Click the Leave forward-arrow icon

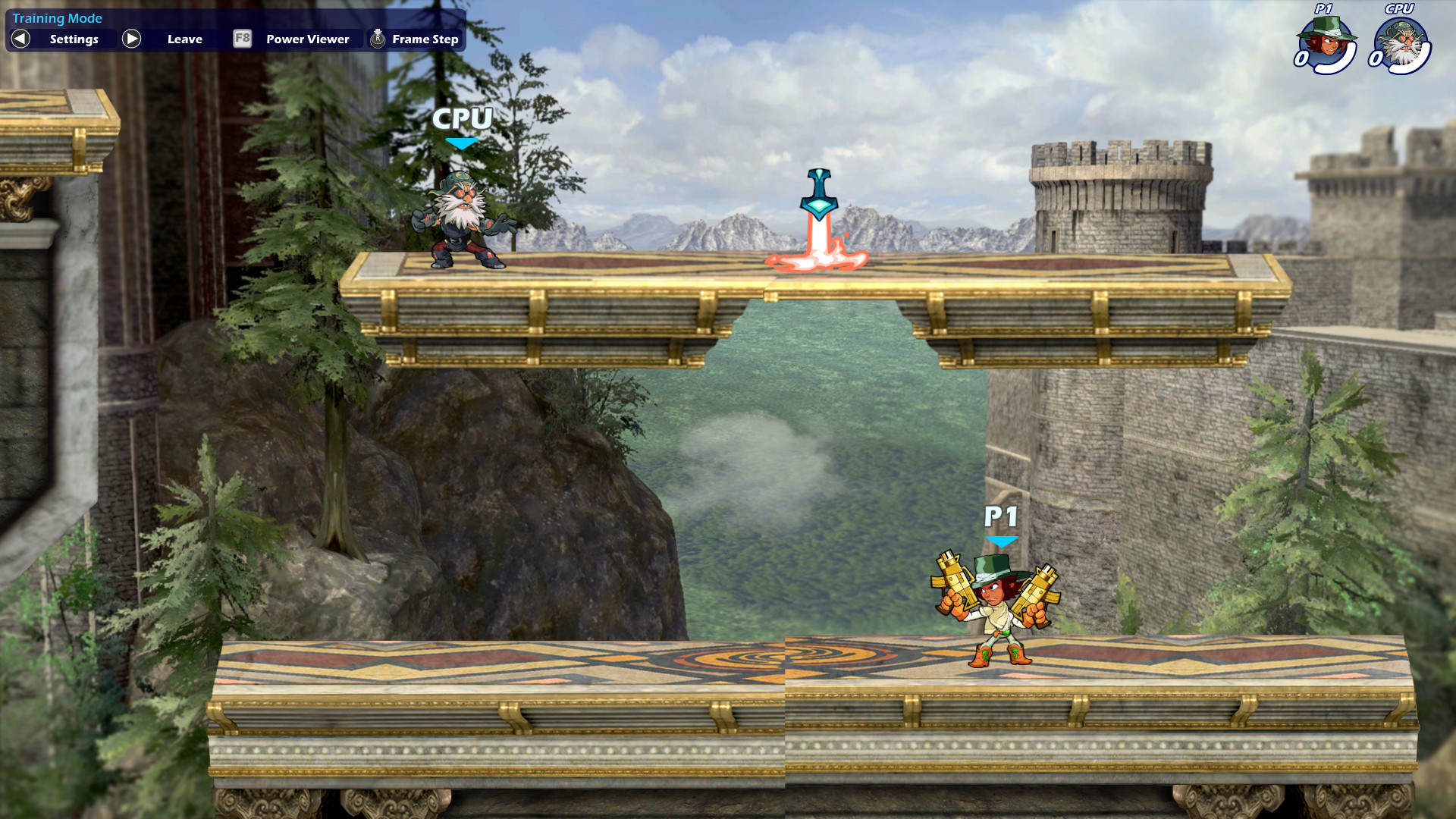[131, 39]
